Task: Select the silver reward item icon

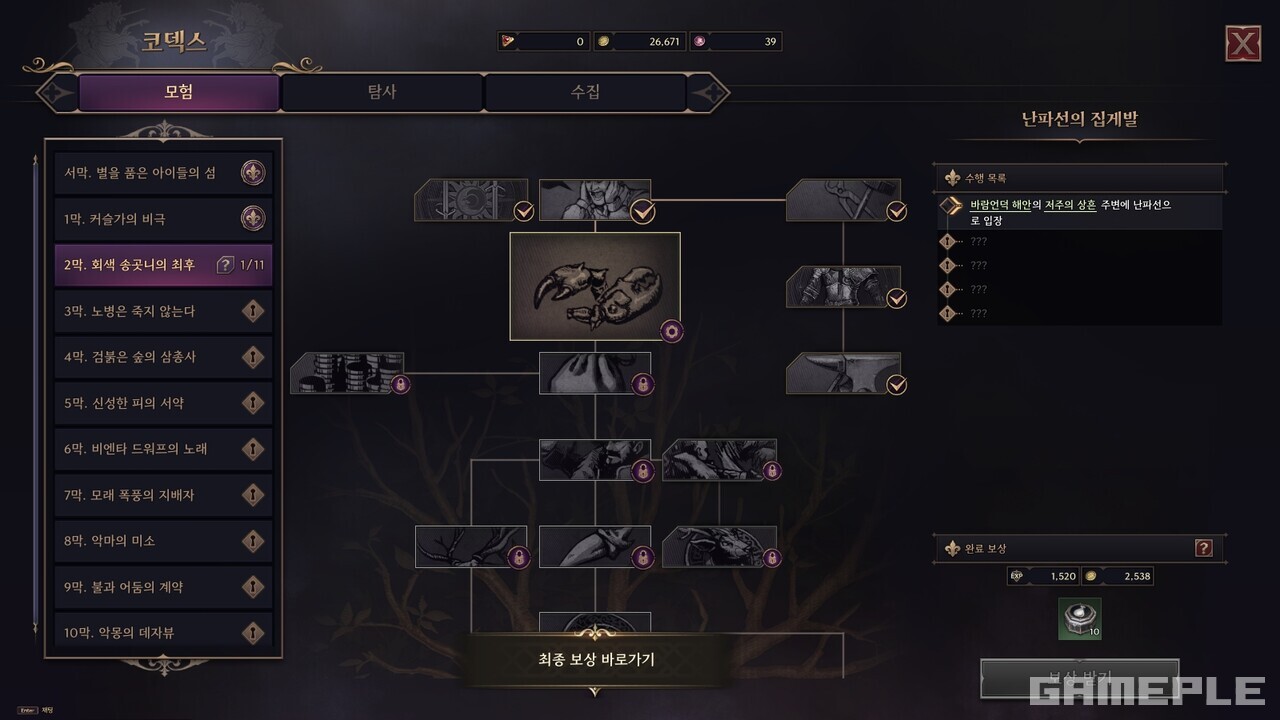Action: (1080, 618)
